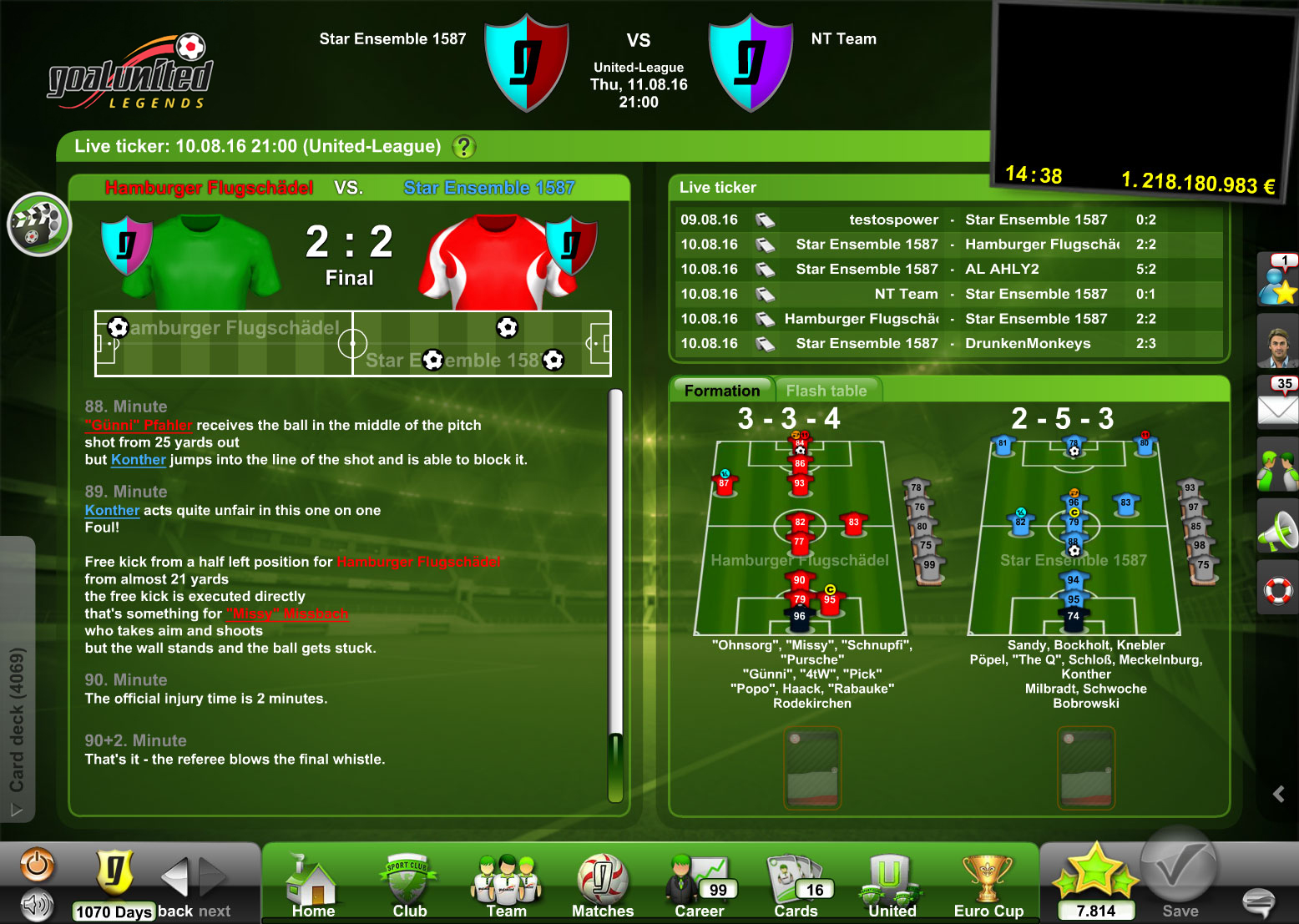
Task: Click the live ticker help question mark
Action: tap(463, 147)
